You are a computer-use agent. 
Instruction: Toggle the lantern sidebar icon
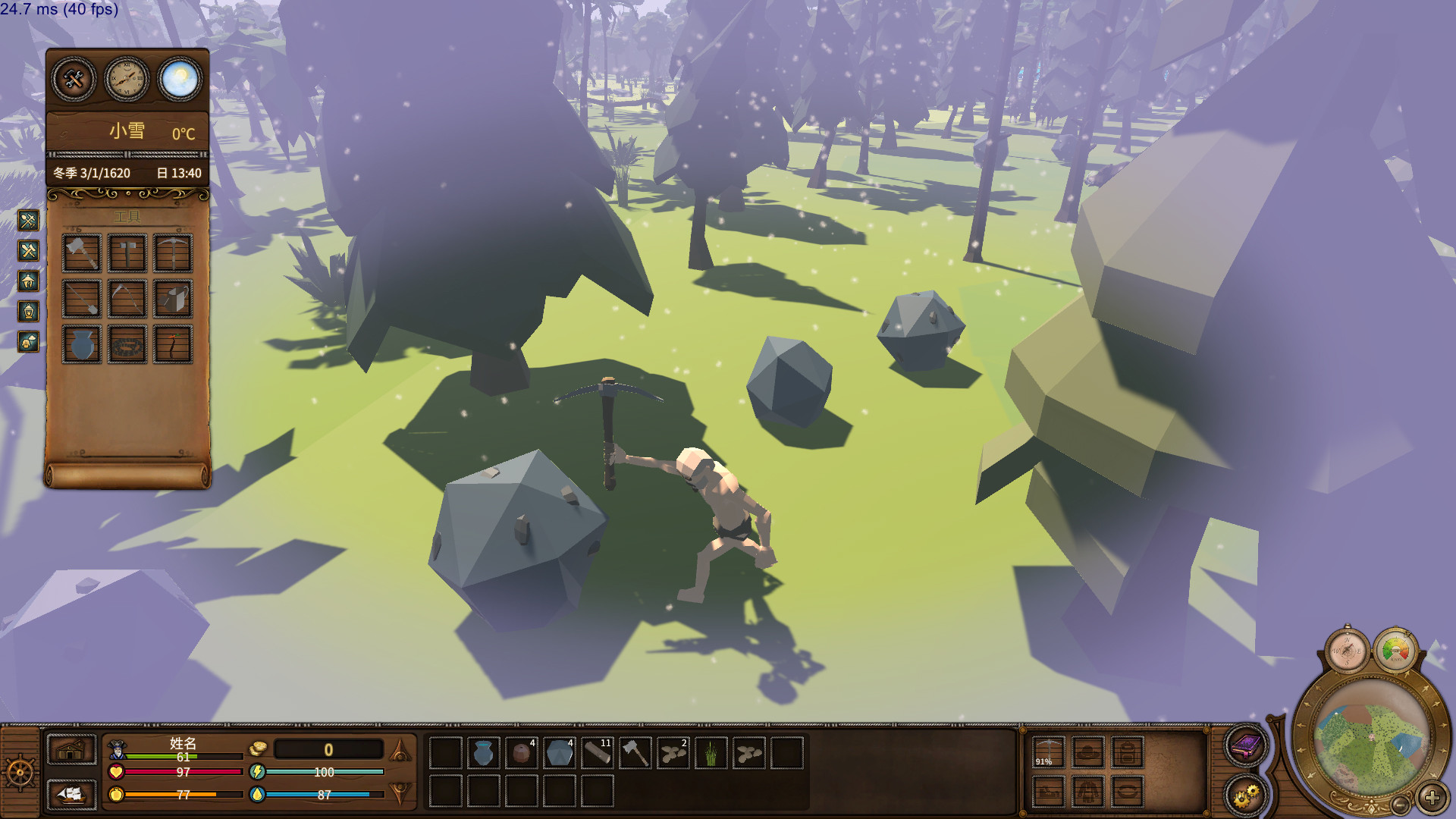(x=28, y=309)
